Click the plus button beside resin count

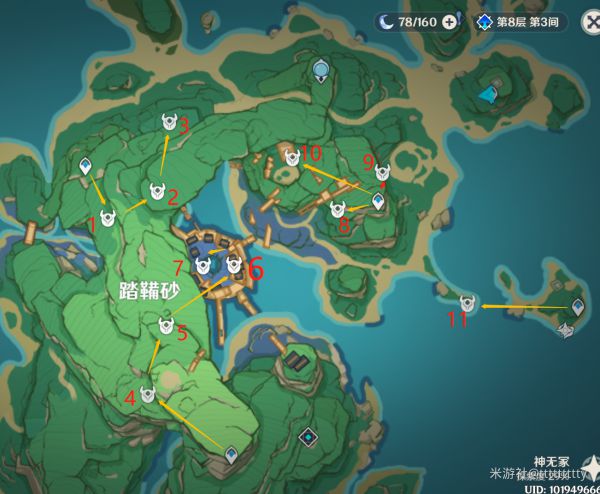(x=449, y=21)
